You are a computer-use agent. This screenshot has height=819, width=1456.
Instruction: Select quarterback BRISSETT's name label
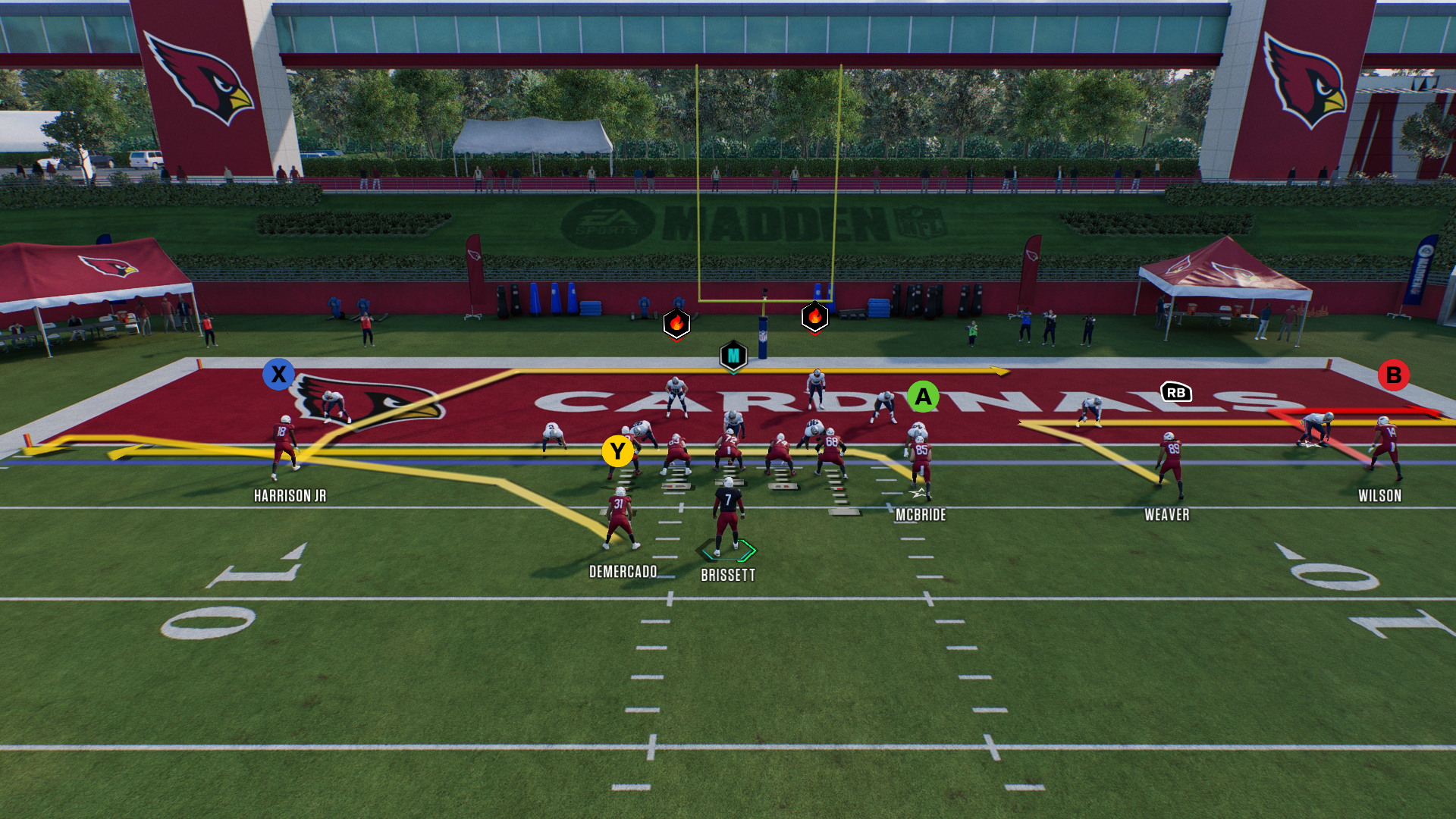728,576
